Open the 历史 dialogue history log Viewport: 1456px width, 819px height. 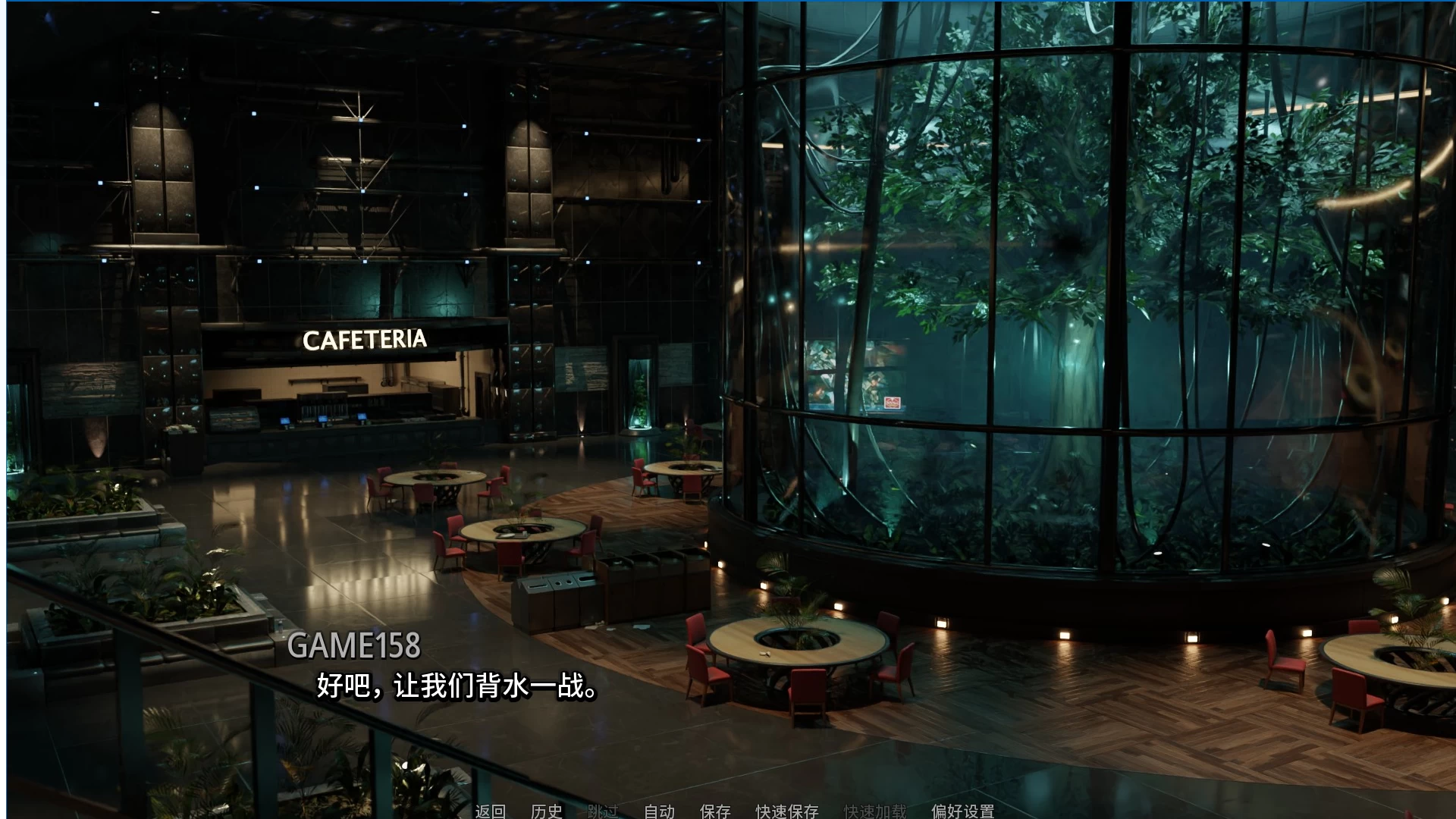(x=547, y=811)
